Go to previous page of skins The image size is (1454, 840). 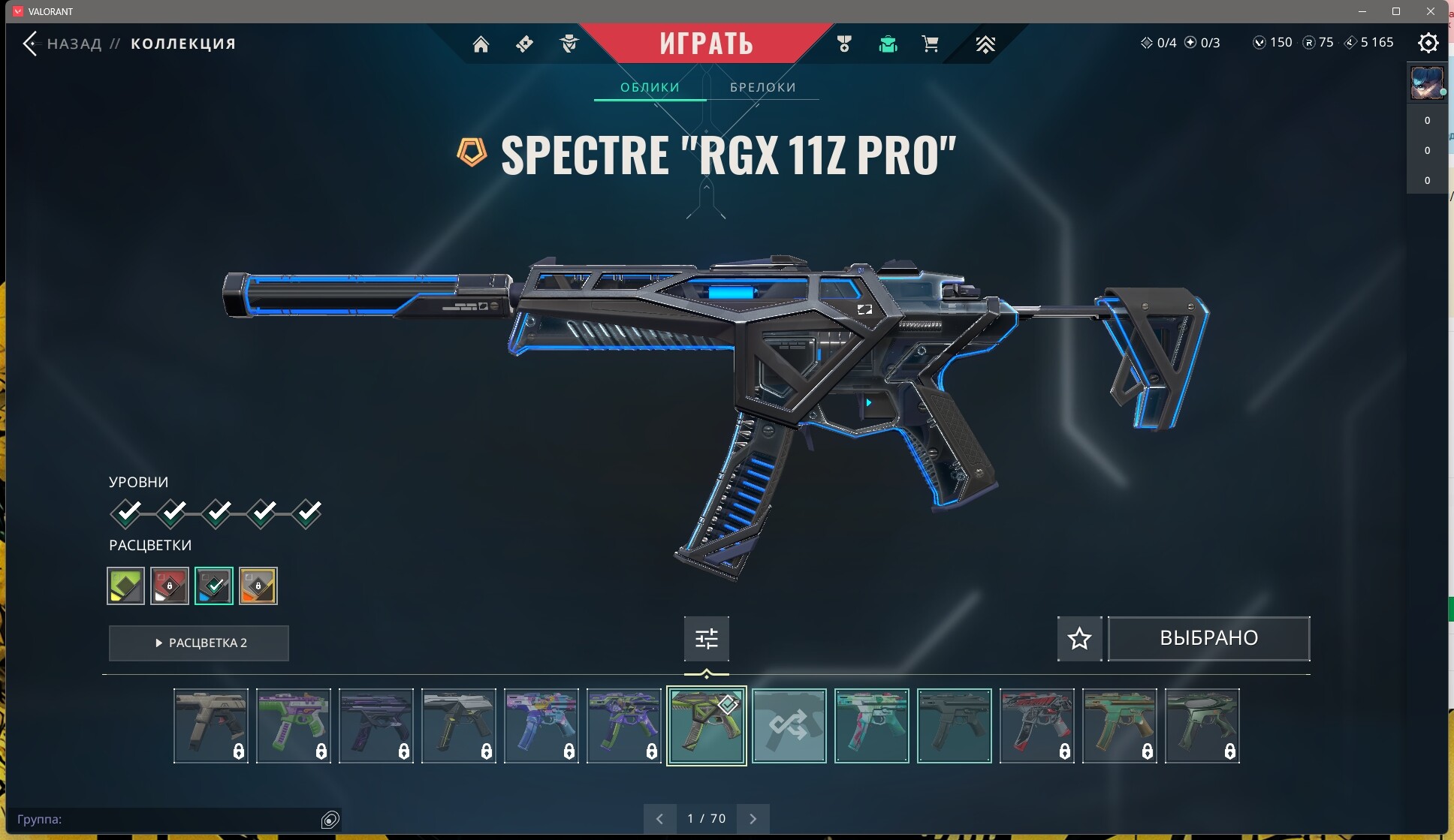pos(659,819)
